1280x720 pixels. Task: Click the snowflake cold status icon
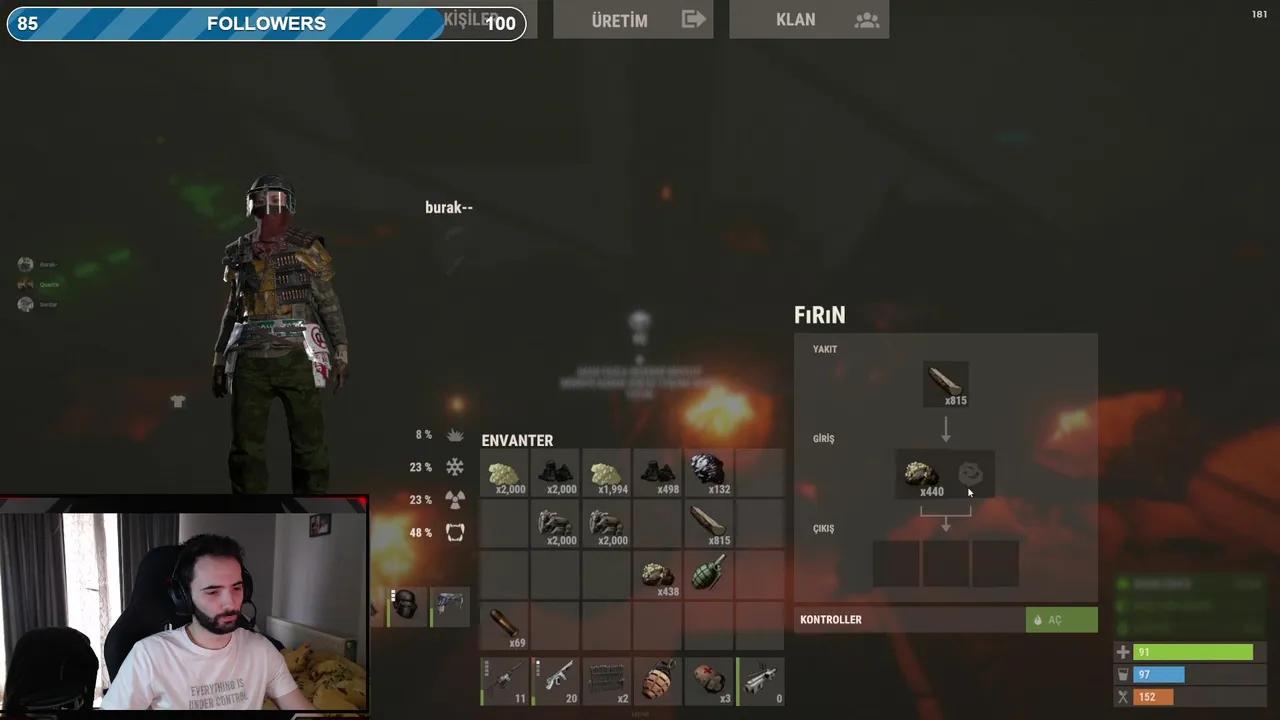[x=455, y=467]
